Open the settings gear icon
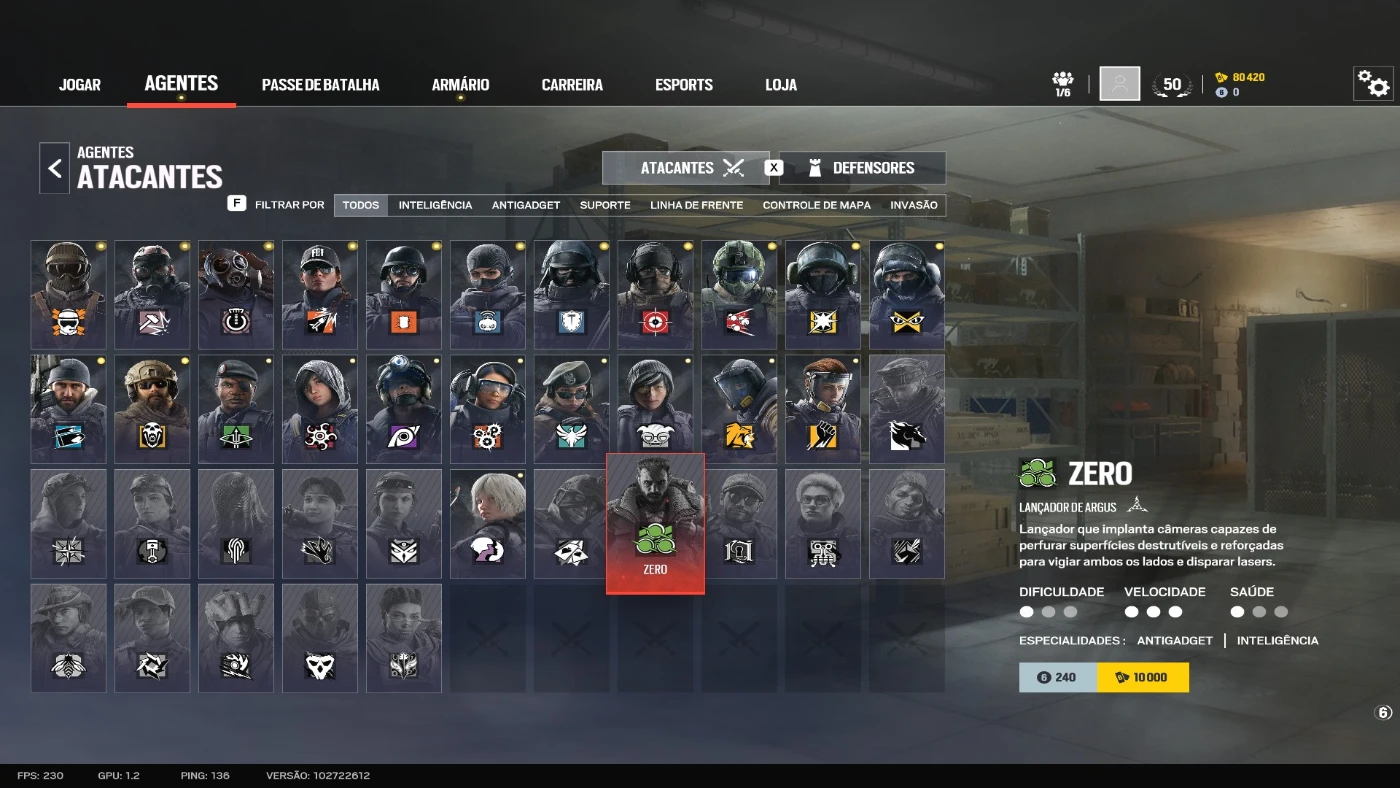Image resolution: width=1400 pixels, height=788 pixels. click(x=1373, y=85)
